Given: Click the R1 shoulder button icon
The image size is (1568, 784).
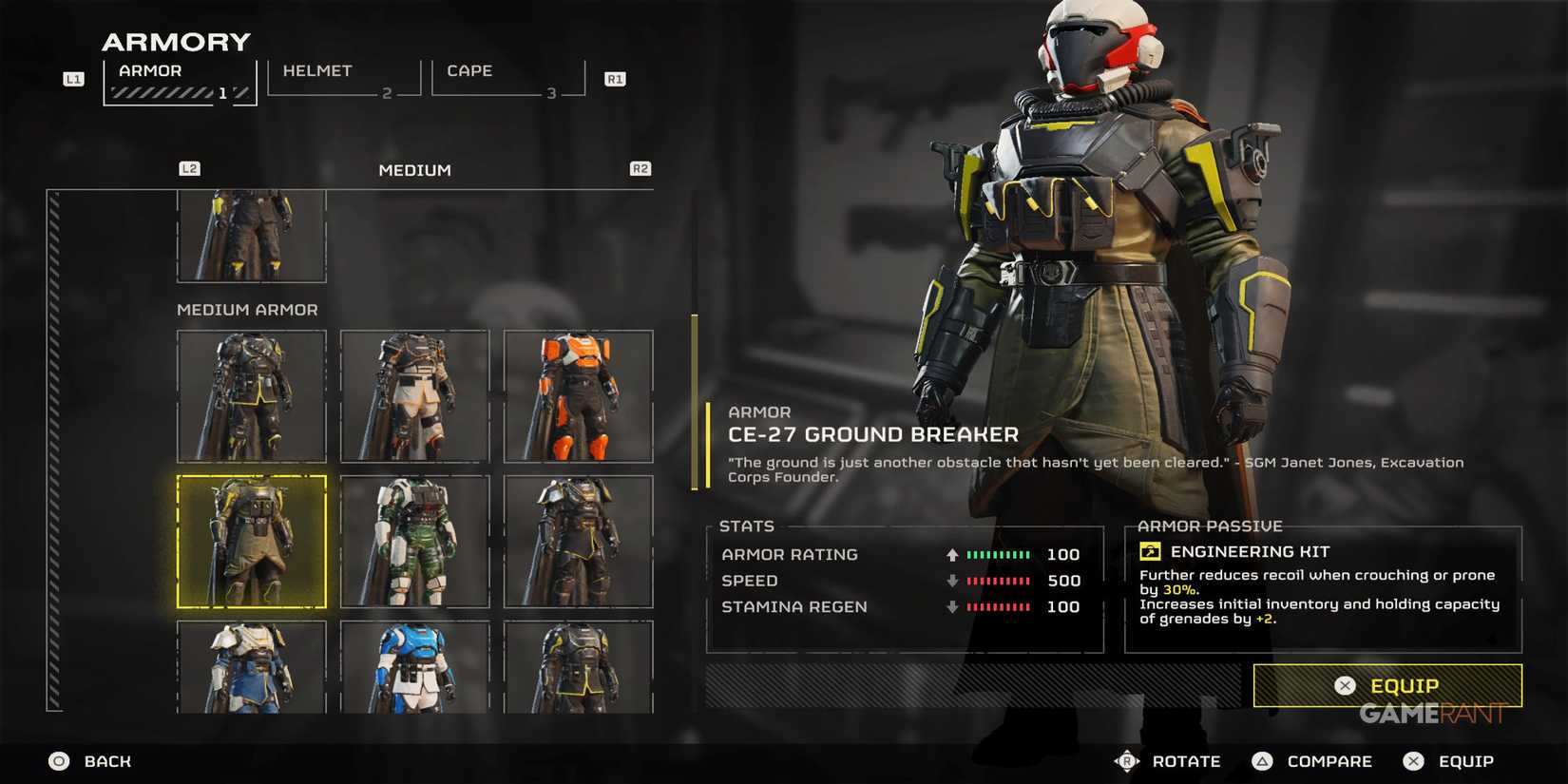Looking at the screenshot, I should 615,79.
